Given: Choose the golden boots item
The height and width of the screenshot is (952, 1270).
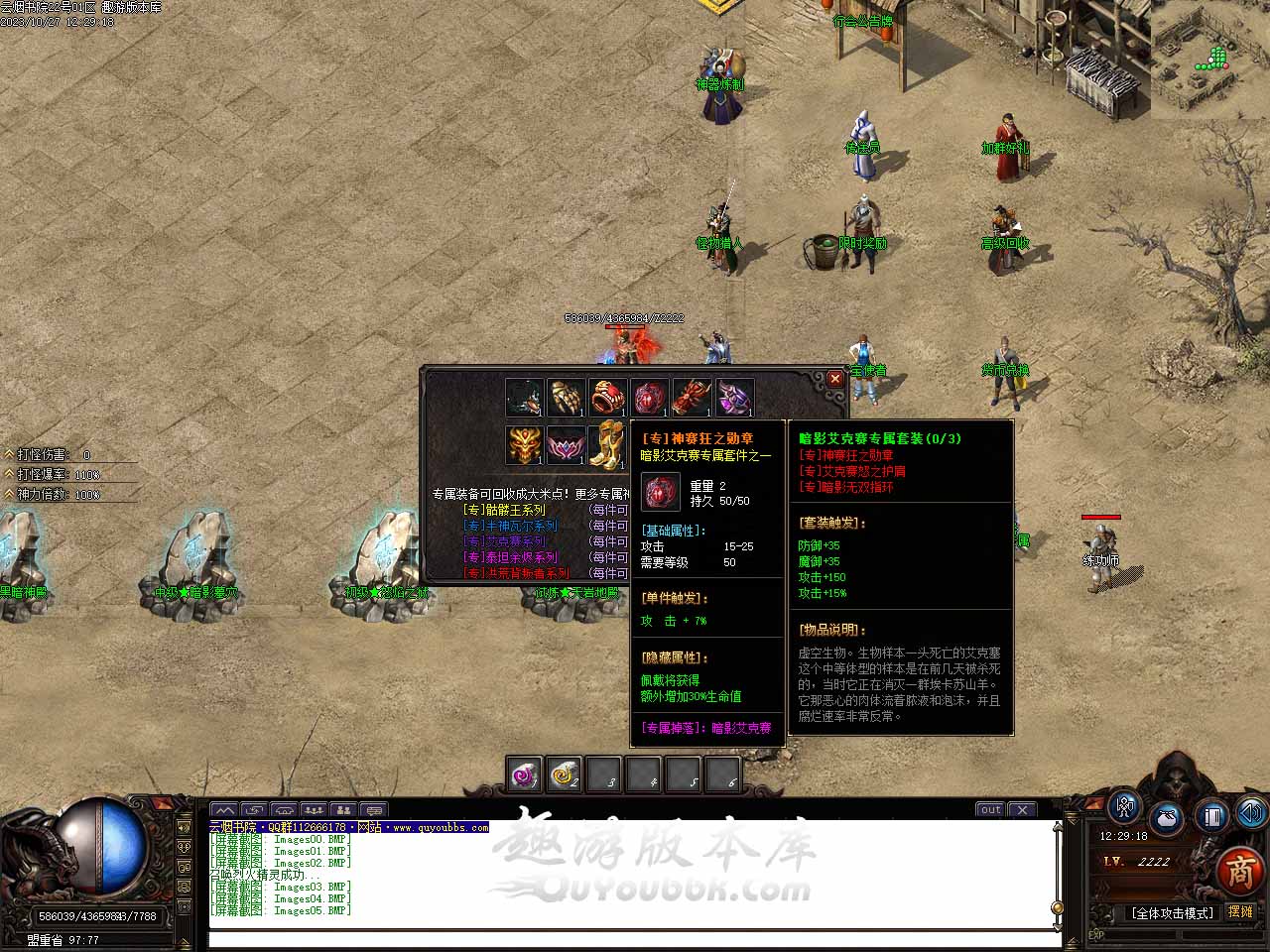Looking at the screenshot, I should (x=607, y=445).
